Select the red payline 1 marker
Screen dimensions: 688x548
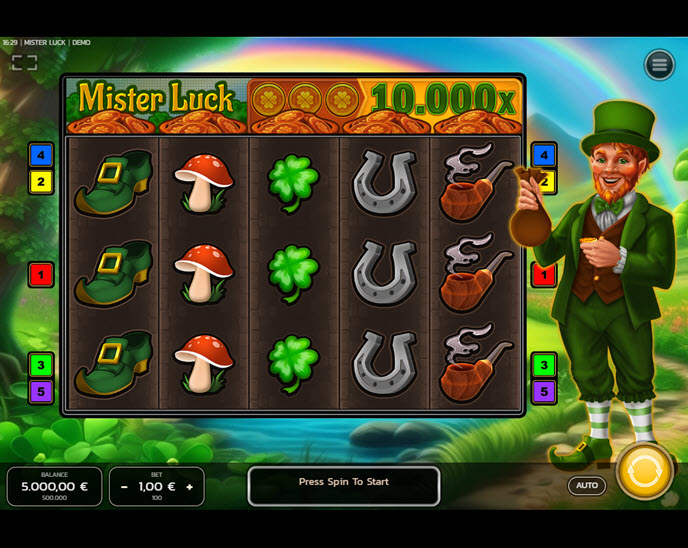click(x=41, y=273)
